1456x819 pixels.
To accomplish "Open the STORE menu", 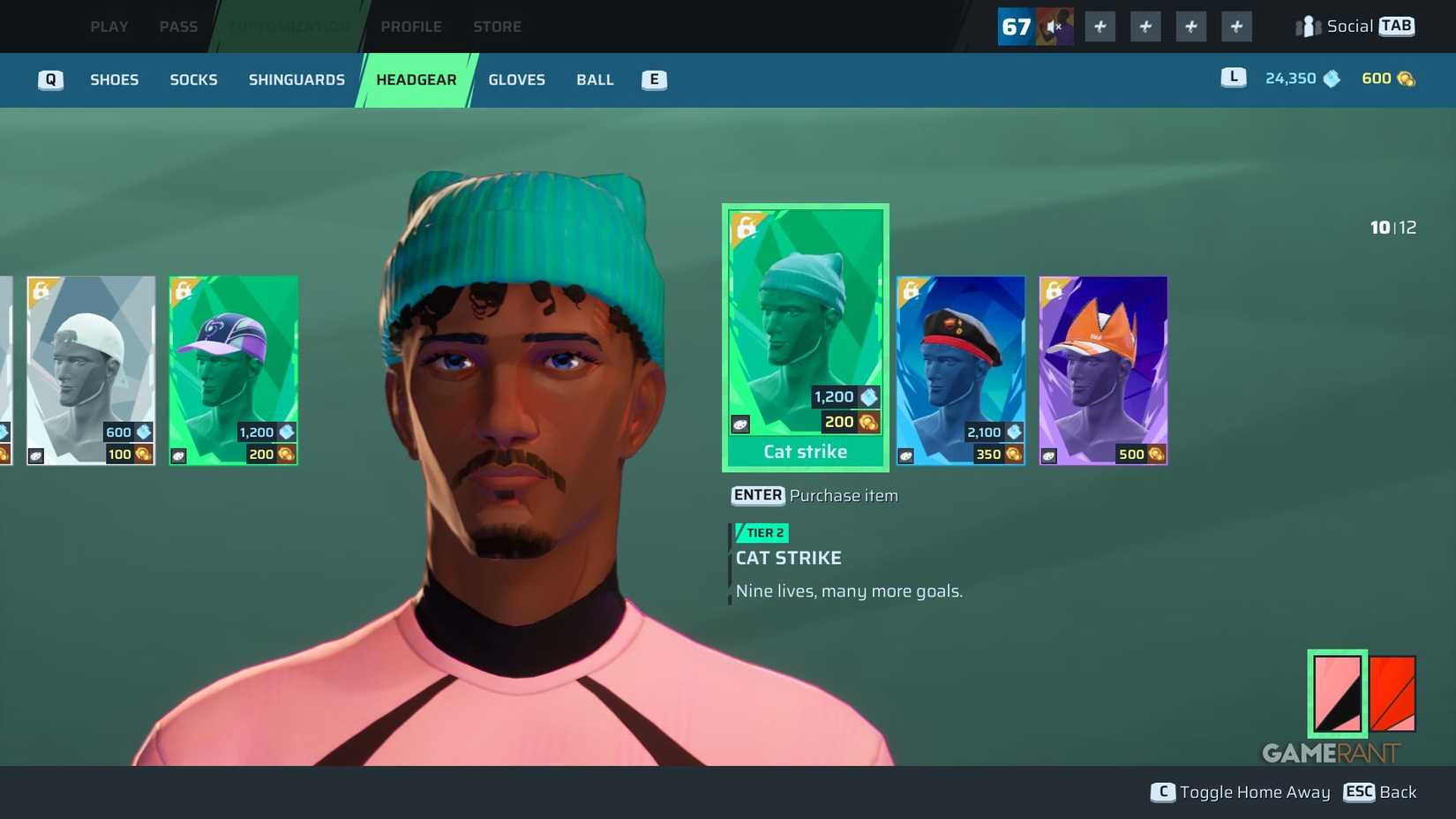I will point(497,26).
